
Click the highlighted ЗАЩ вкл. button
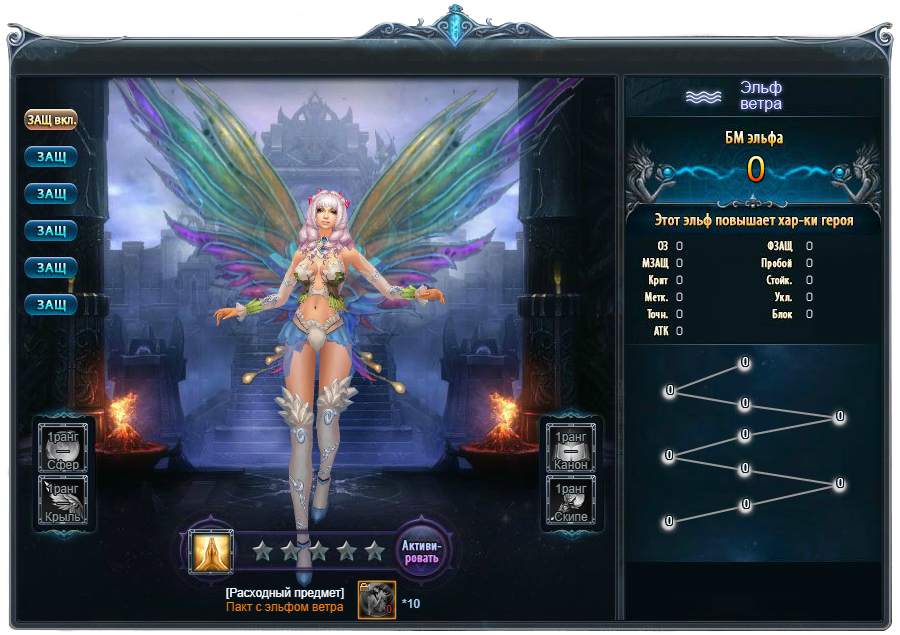click(x=51, y=119)
